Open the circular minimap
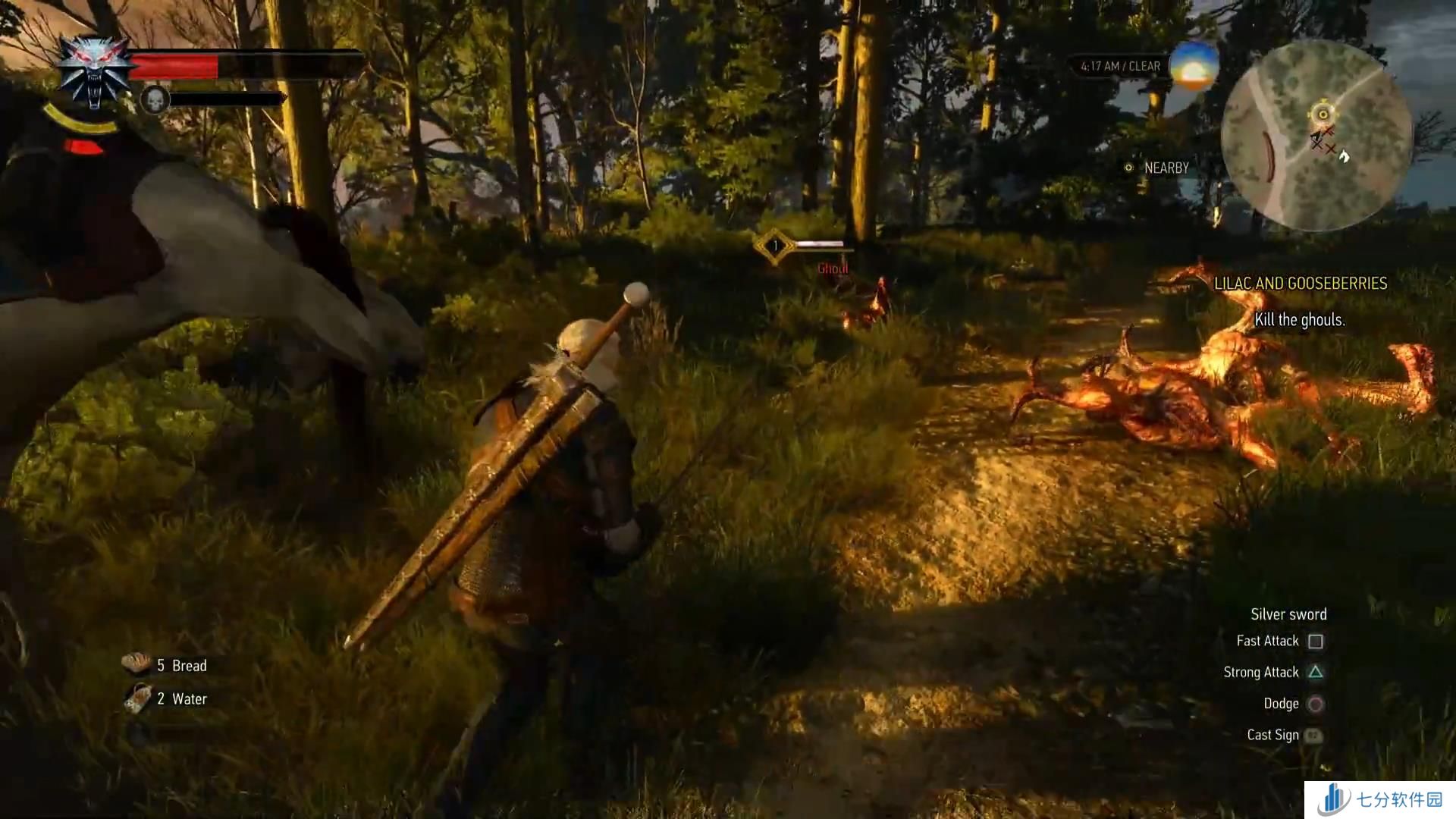 point(1316,136)
